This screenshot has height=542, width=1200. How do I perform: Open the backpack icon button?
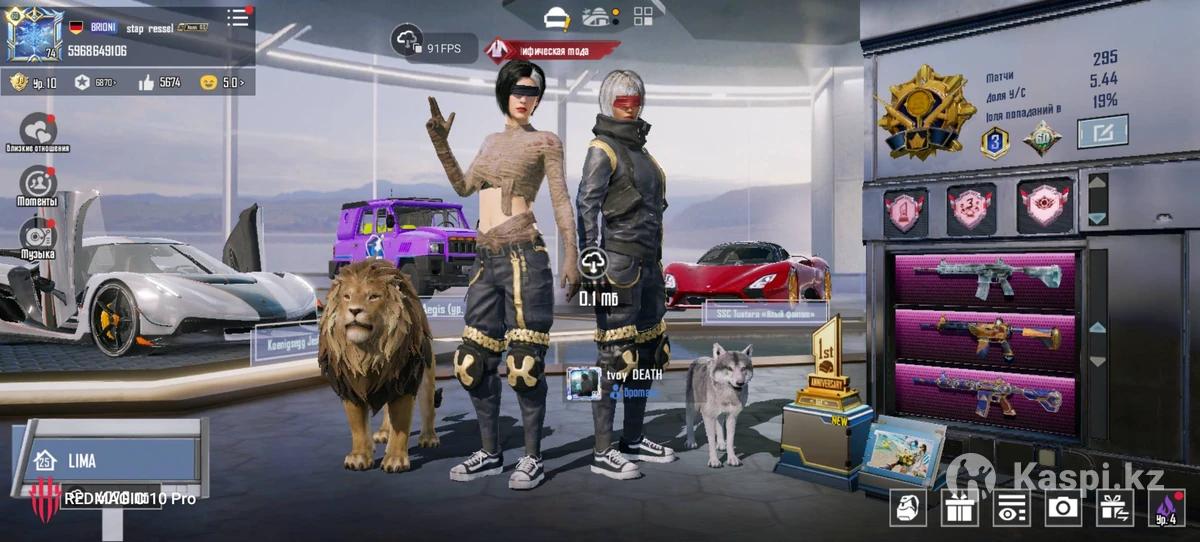(908, 508)
